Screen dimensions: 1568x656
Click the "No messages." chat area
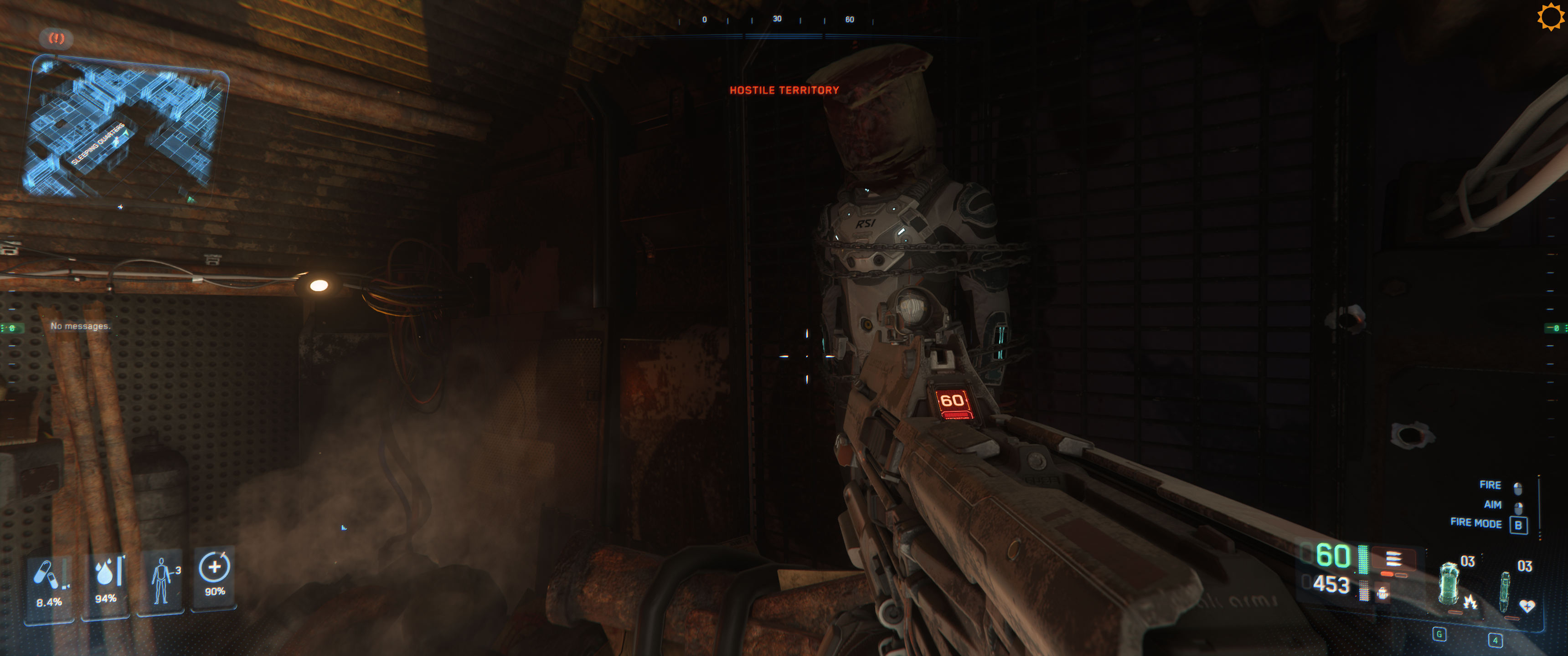click(x=80, y=326)
